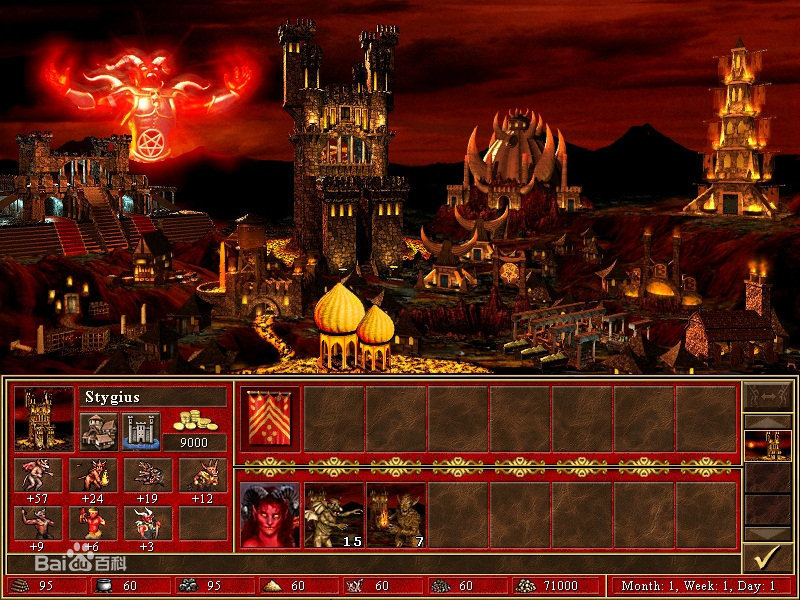This screenshot has height=600, width=800.
Task: Click the pit fiend icon showing +9
Action: (39, 522)
